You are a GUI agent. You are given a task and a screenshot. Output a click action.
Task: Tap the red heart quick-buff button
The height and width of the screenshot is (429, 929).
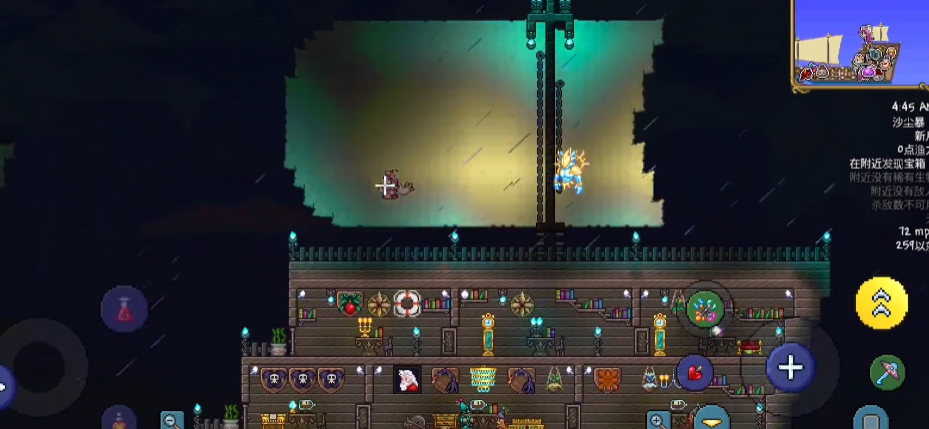pyautogui.click(x=694, y=373)
